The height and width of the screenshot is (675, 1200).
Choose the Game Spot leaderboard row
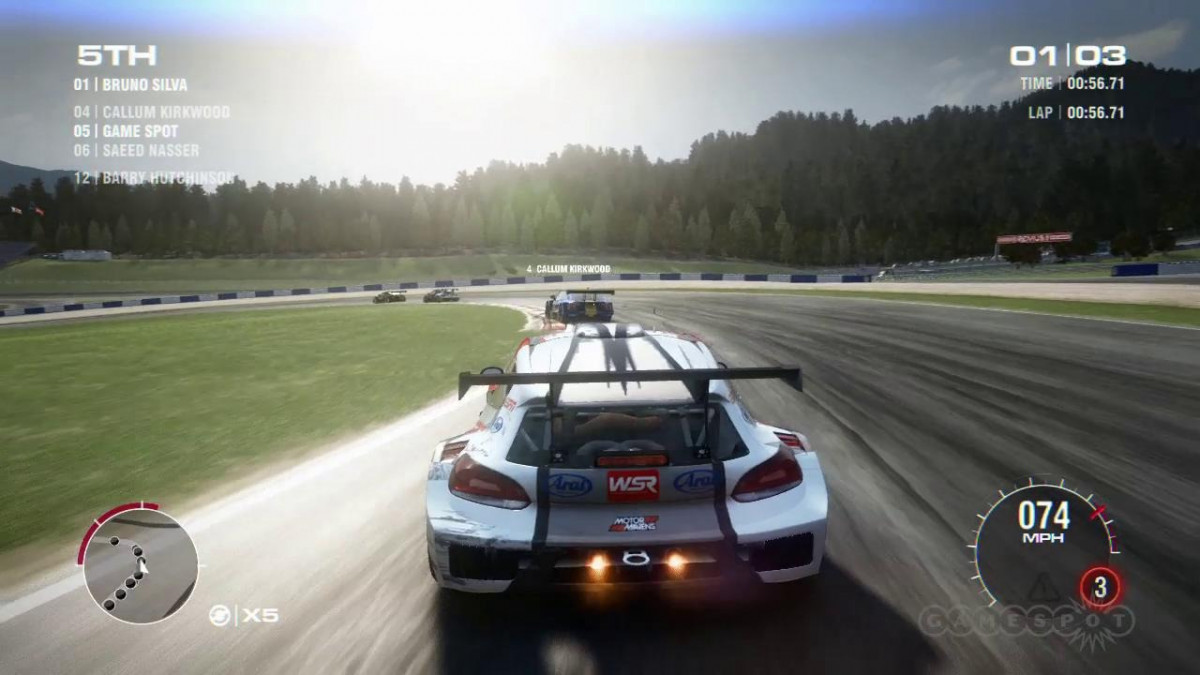pos(125,131)
